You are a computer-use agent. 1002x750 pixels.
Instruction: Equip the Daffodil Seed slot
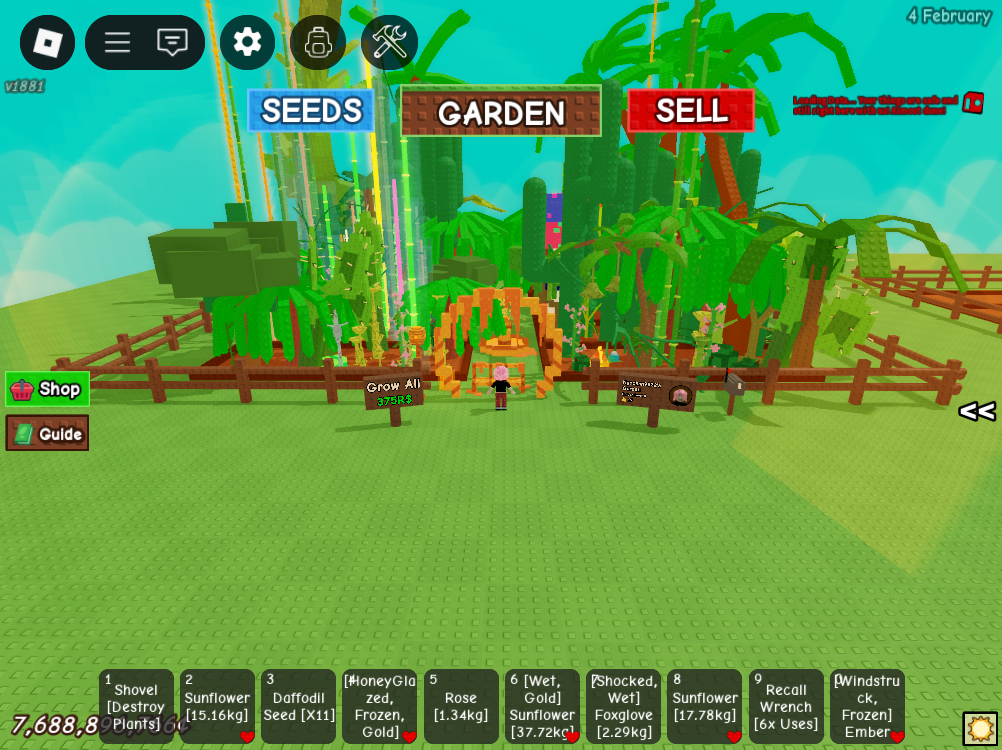[x=298, y=706]
